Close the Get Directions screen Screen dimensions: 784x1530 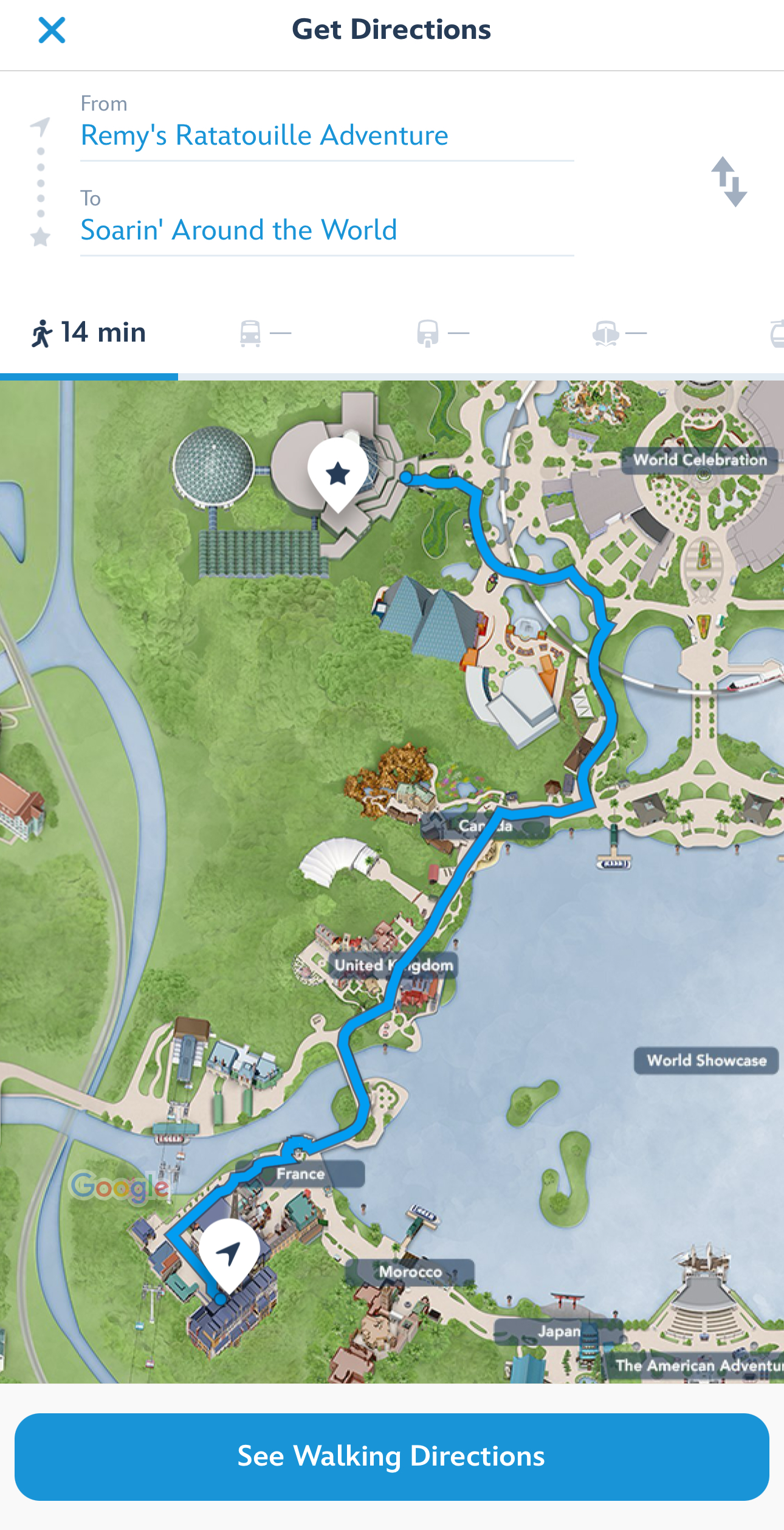[52, 30]
